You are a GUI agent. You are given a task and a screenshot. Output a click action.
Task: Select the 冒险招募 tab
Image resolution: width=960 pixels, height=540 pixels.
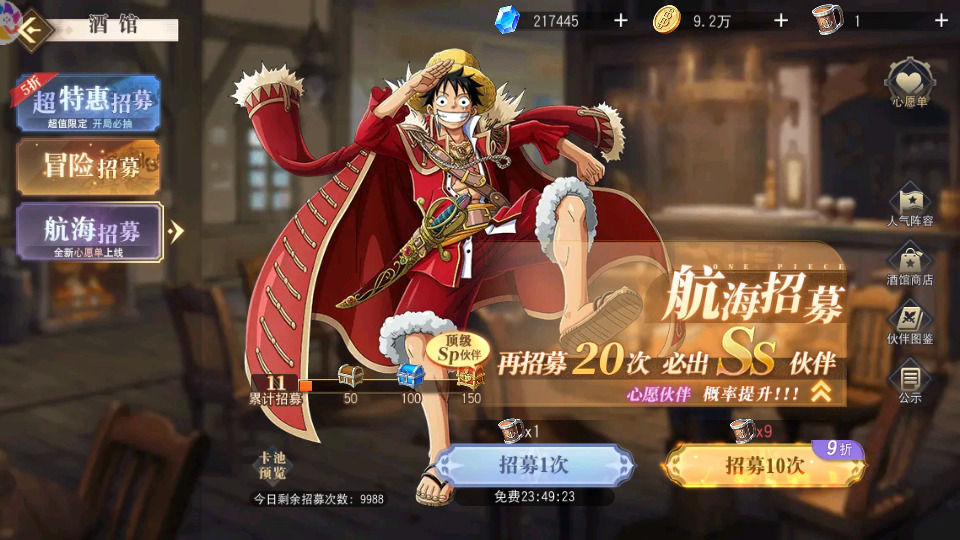point(88,166)
